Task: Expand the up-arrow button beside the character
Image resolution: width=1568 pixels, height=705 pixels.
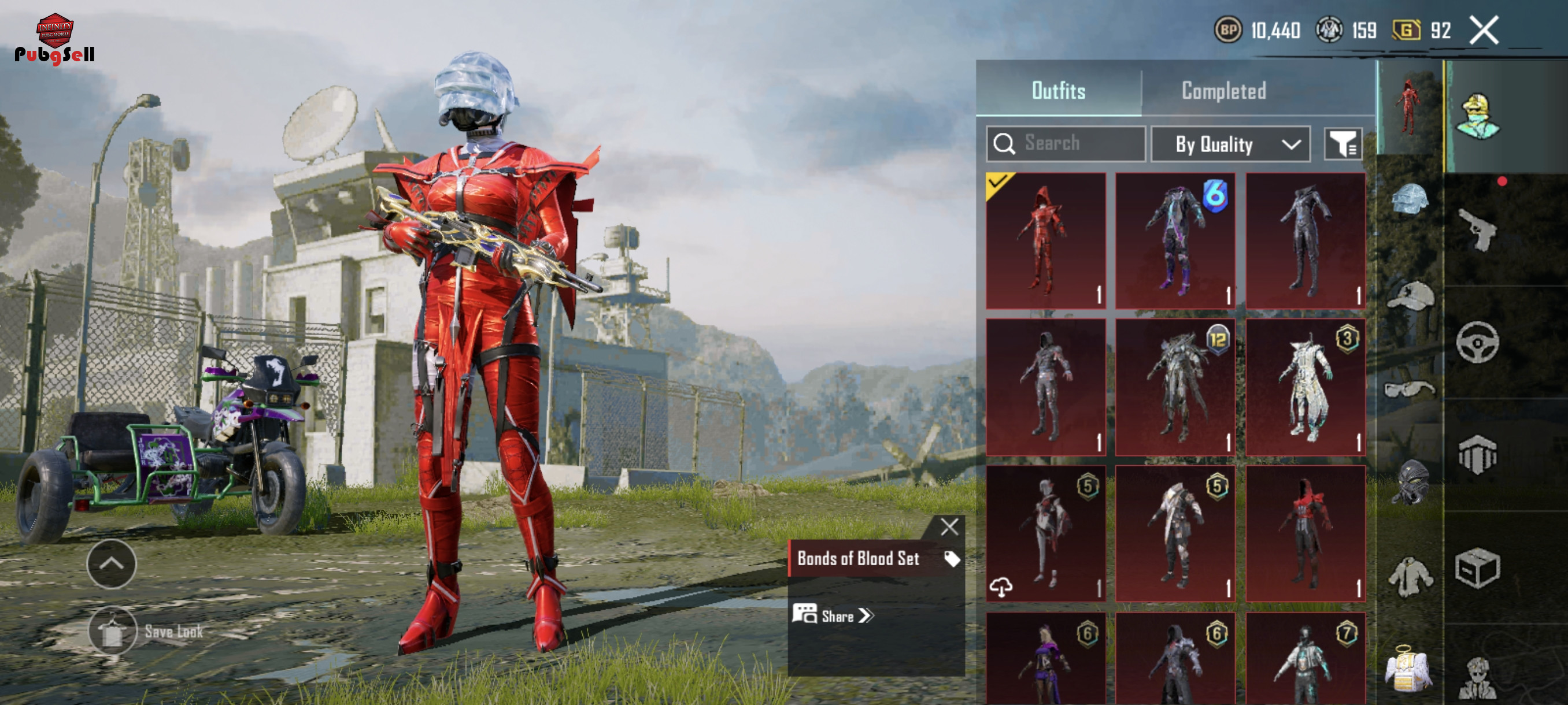Action: coord(112,563)
